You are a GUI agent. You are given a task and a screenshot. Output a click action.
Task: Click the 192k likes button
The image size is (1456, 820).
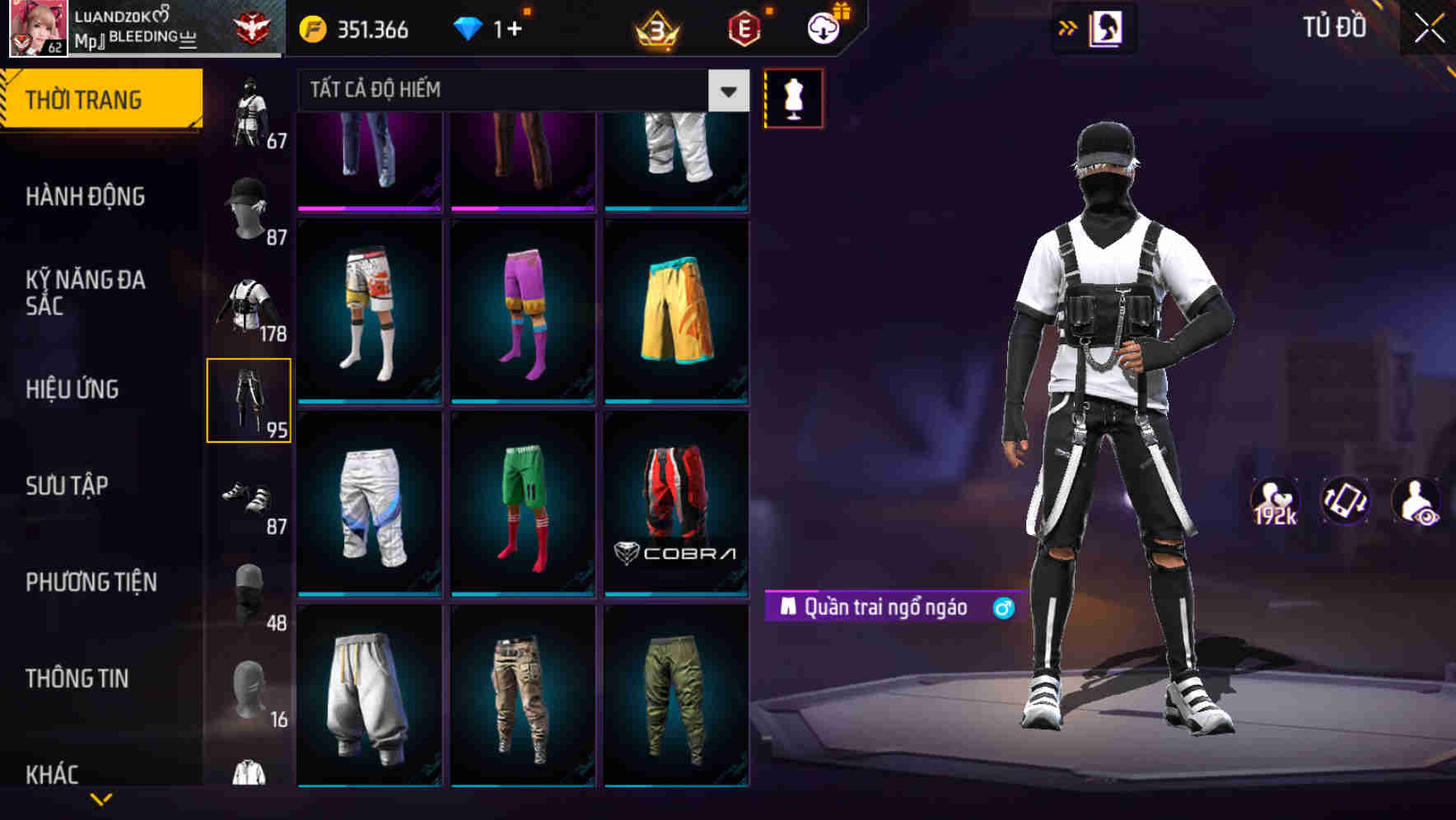point(1273,501)
